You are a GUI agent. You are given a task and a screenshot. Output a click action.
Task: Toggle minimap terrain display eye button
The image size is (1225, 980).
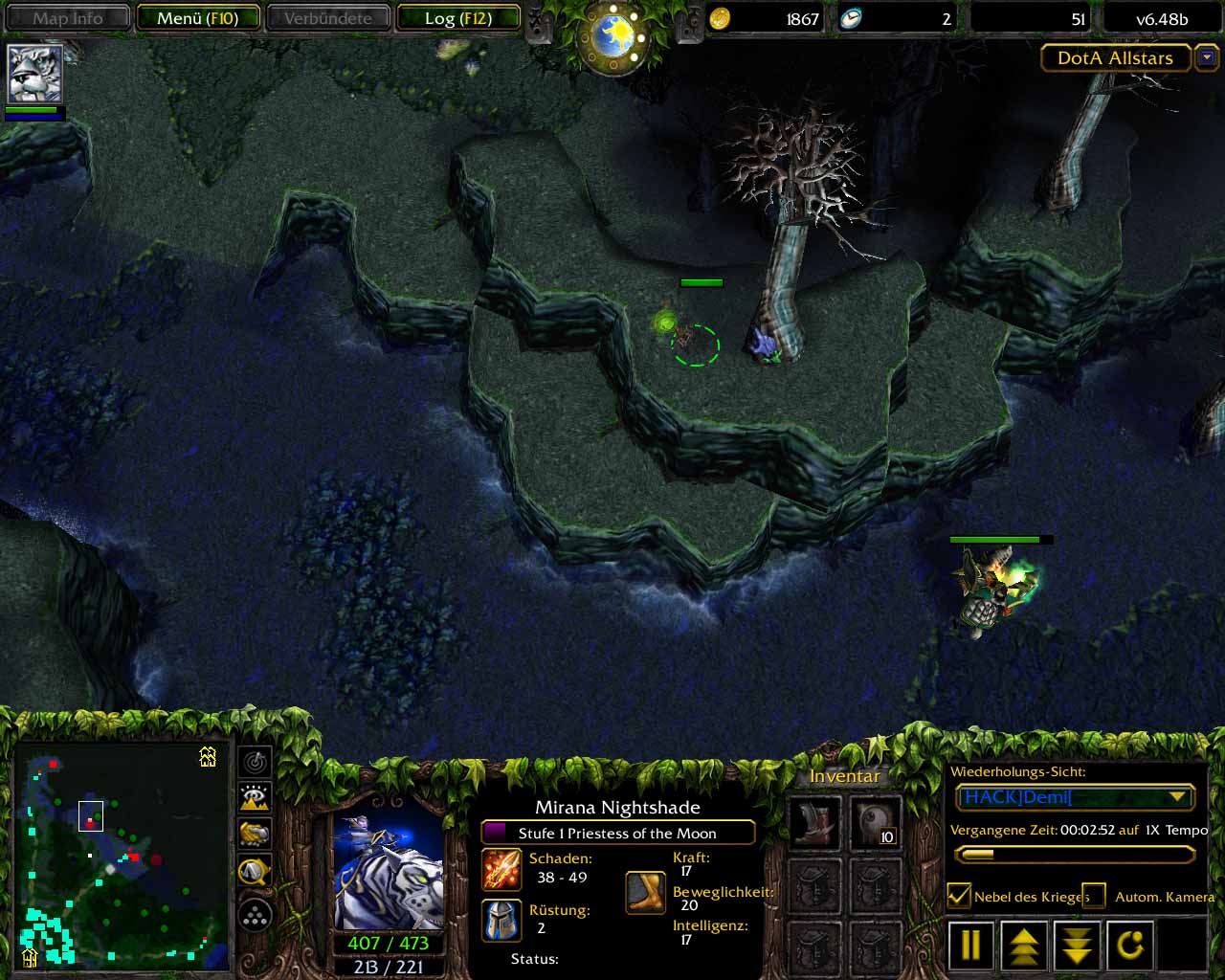(x=255, y=797)
